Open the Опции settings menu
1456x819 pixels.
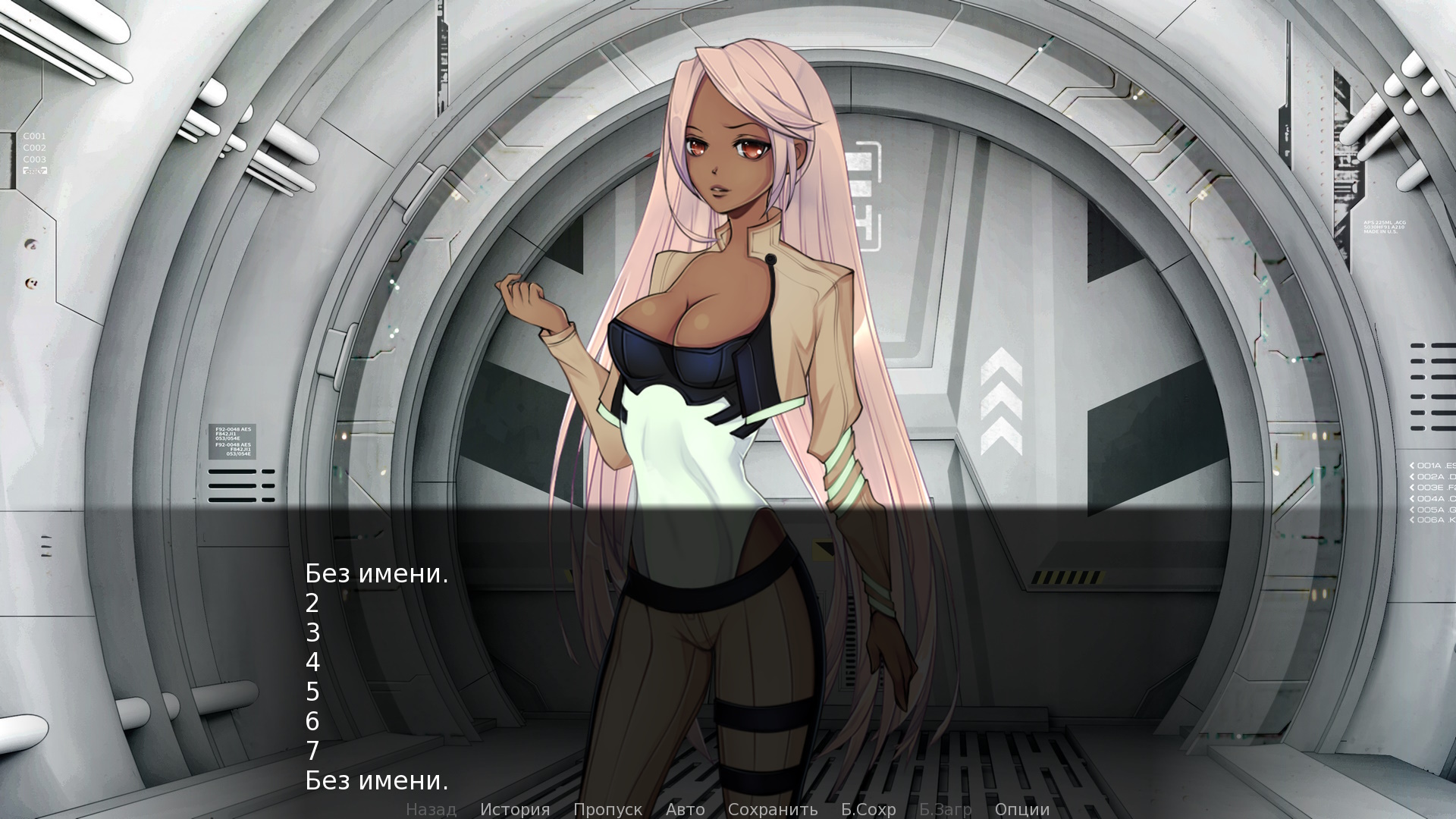[1021, 809]
